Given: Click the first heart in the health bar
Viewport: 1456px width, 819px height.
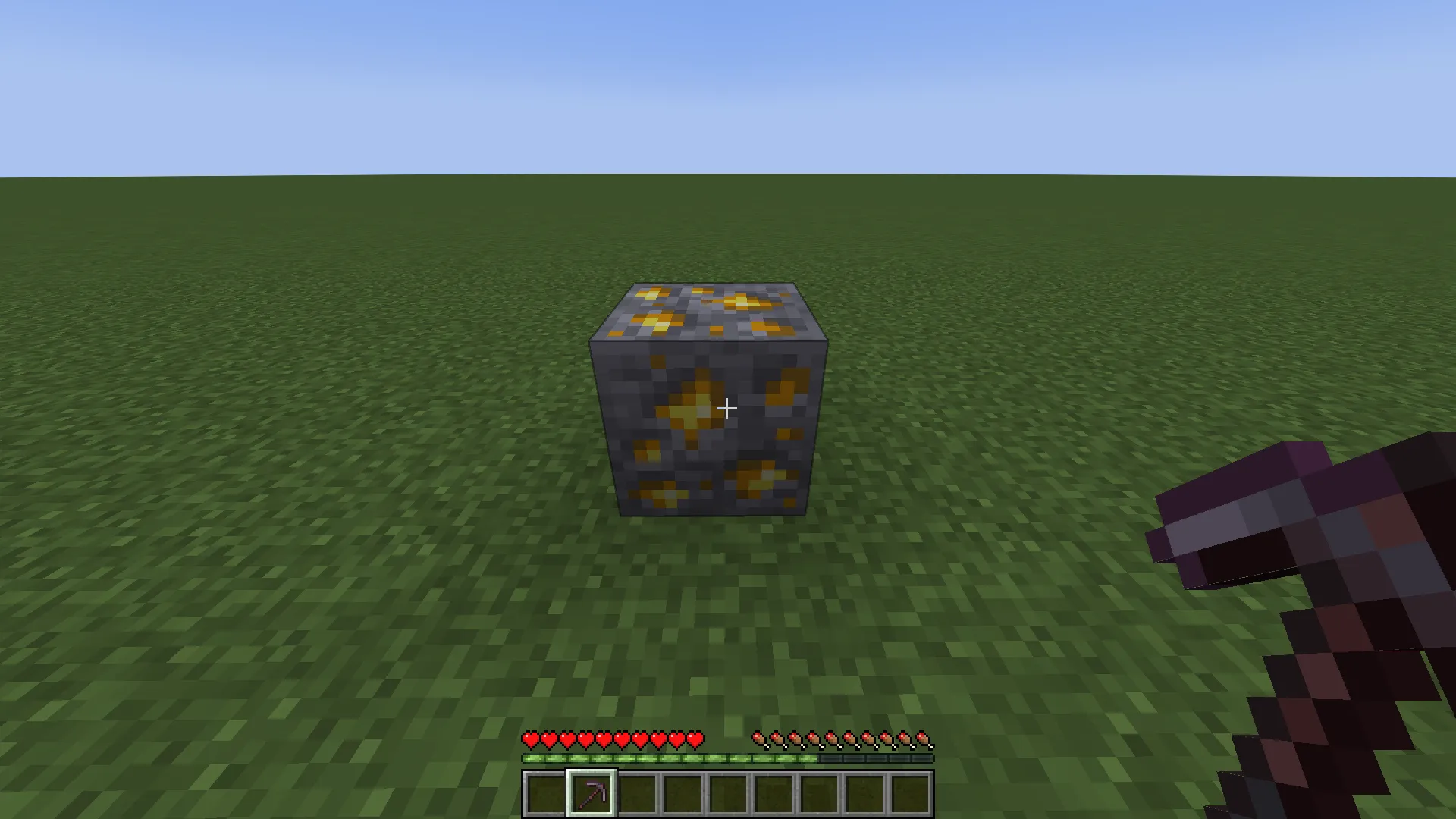Looking at the screenshot, I should pyautogui.click(x=529, y=737).
